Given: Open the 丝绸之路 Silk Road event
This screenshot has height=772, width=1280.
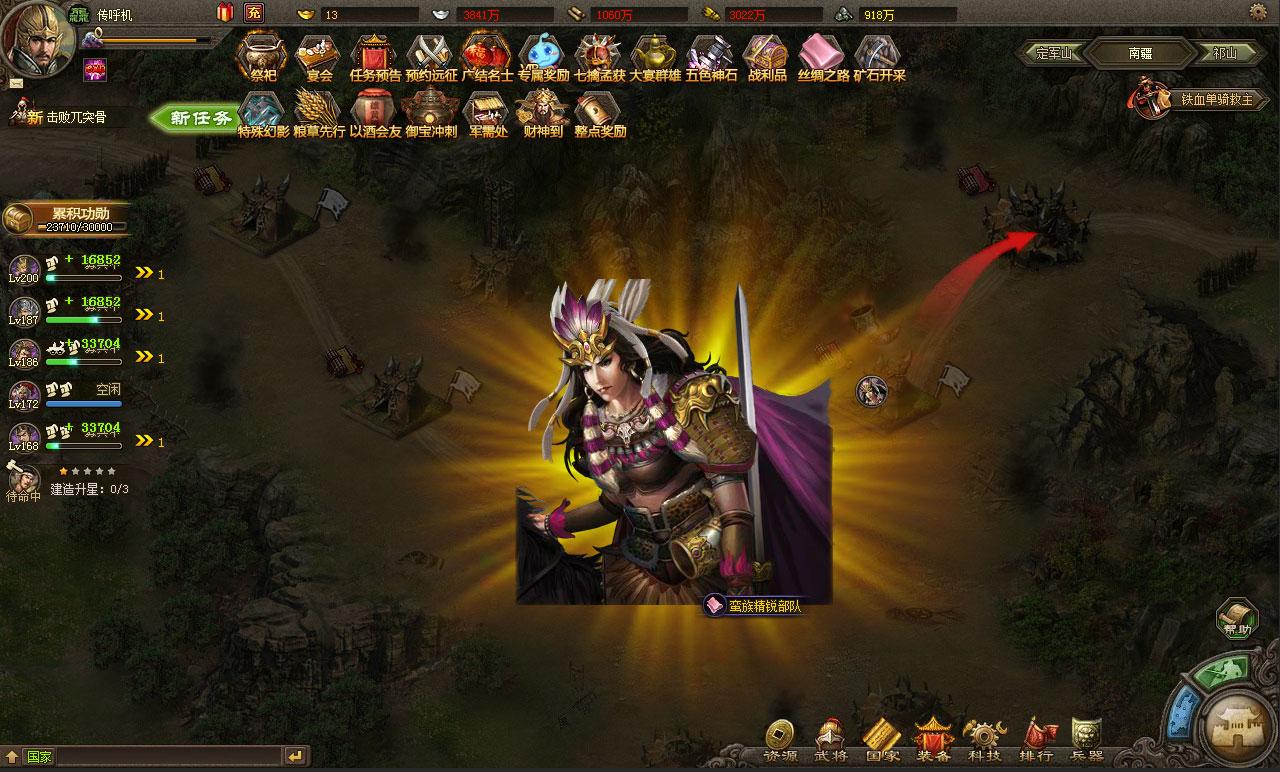Looking at the screenshot, I should 823,56.
